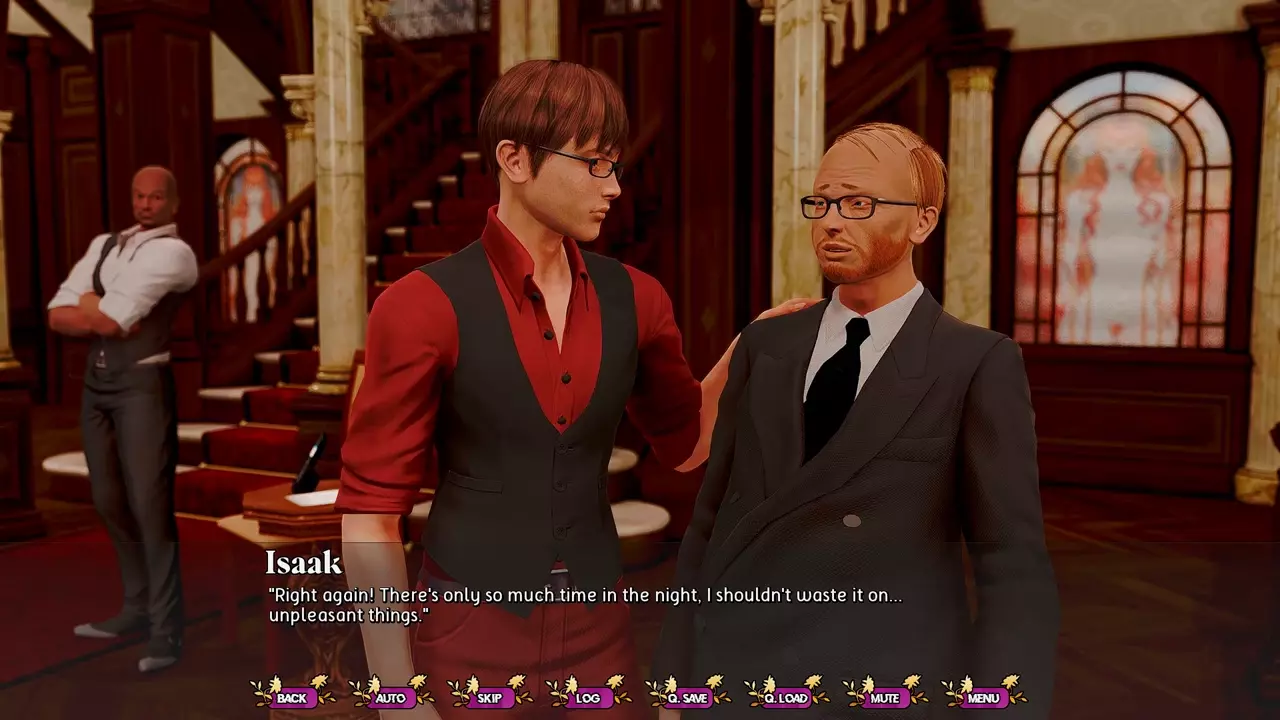The image size is (1280, 720).
Task: Enable AUTO dialogue advance
Action: [x=390, y=697]
